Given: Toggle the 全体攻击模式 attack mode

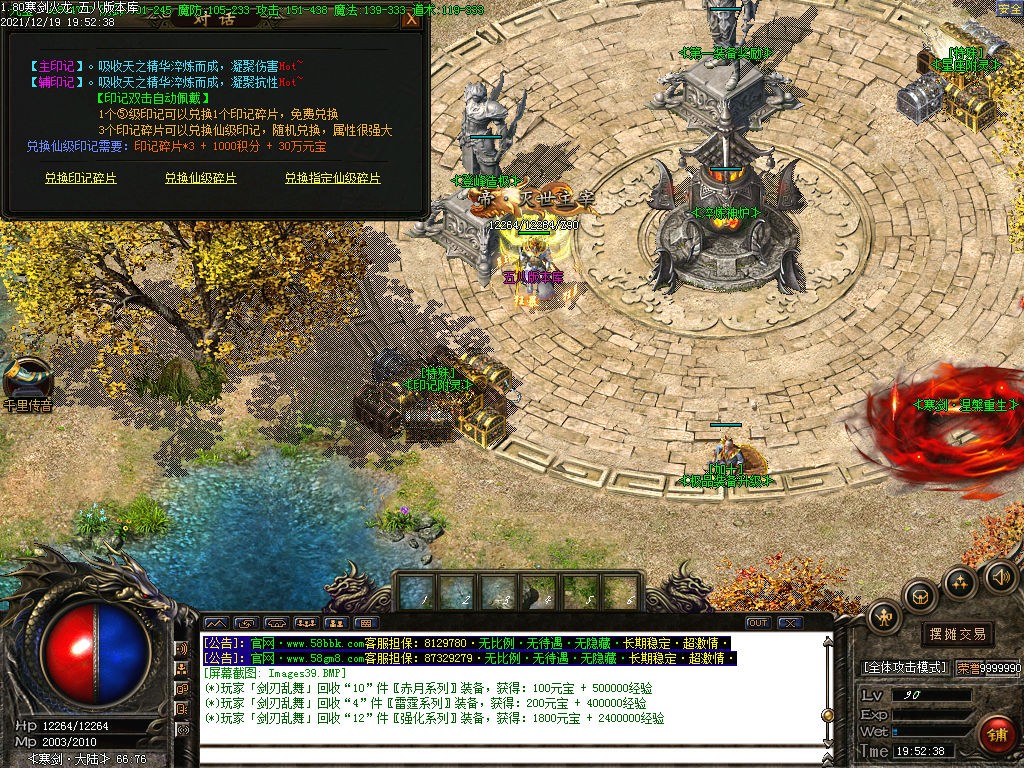Looking at the screenshot, I should 904,667.
